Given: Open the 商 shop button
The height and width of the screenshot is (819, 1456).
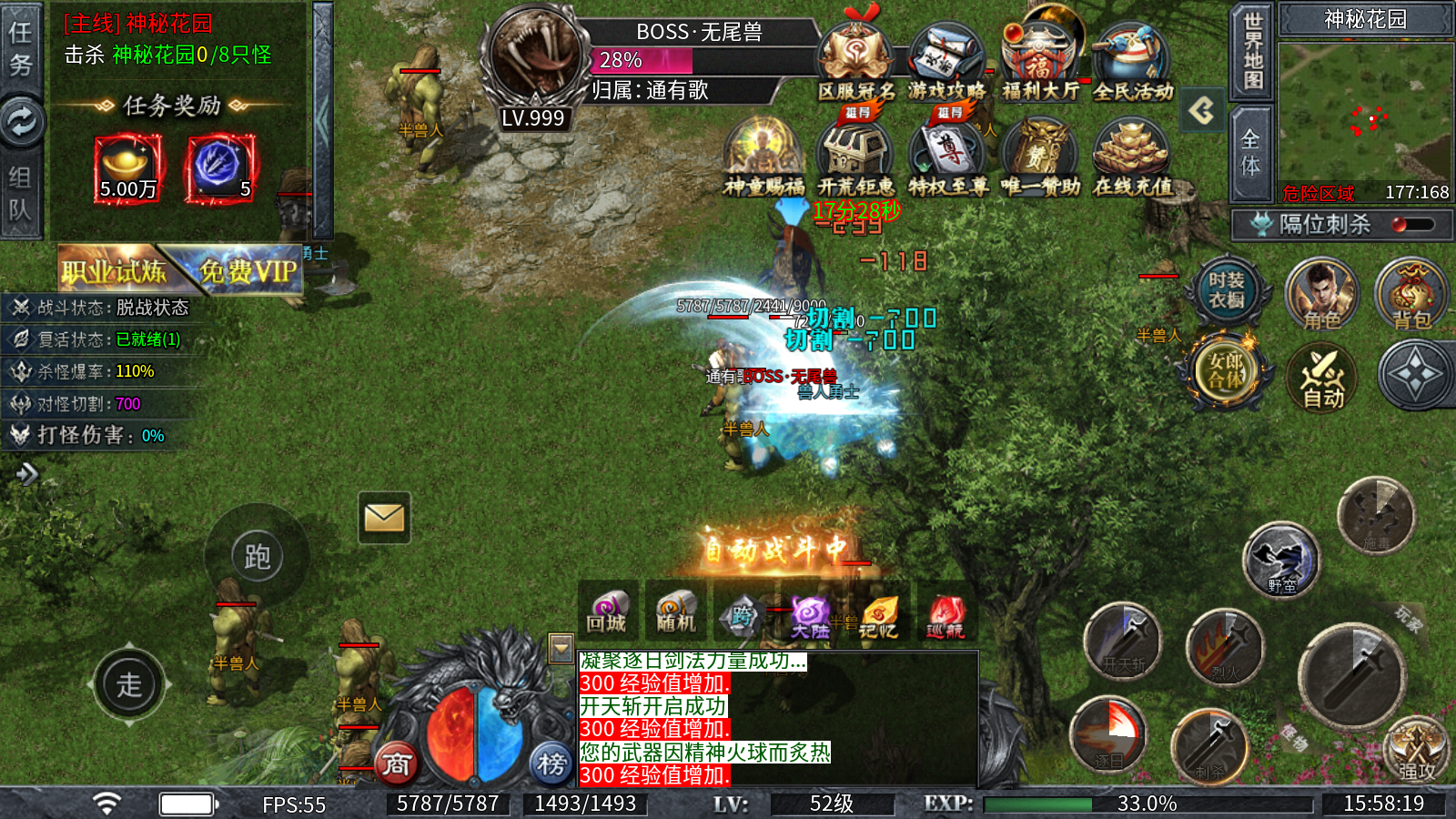Looking at the screenshot, I should [396, 763].
